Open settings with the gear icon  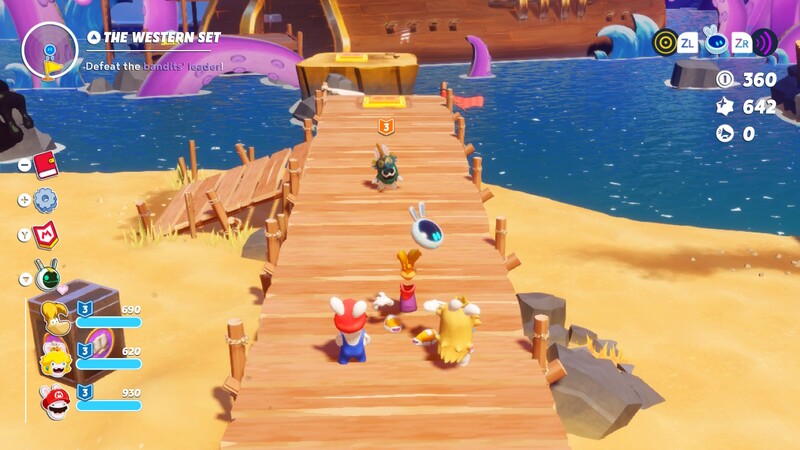[45, 200]
